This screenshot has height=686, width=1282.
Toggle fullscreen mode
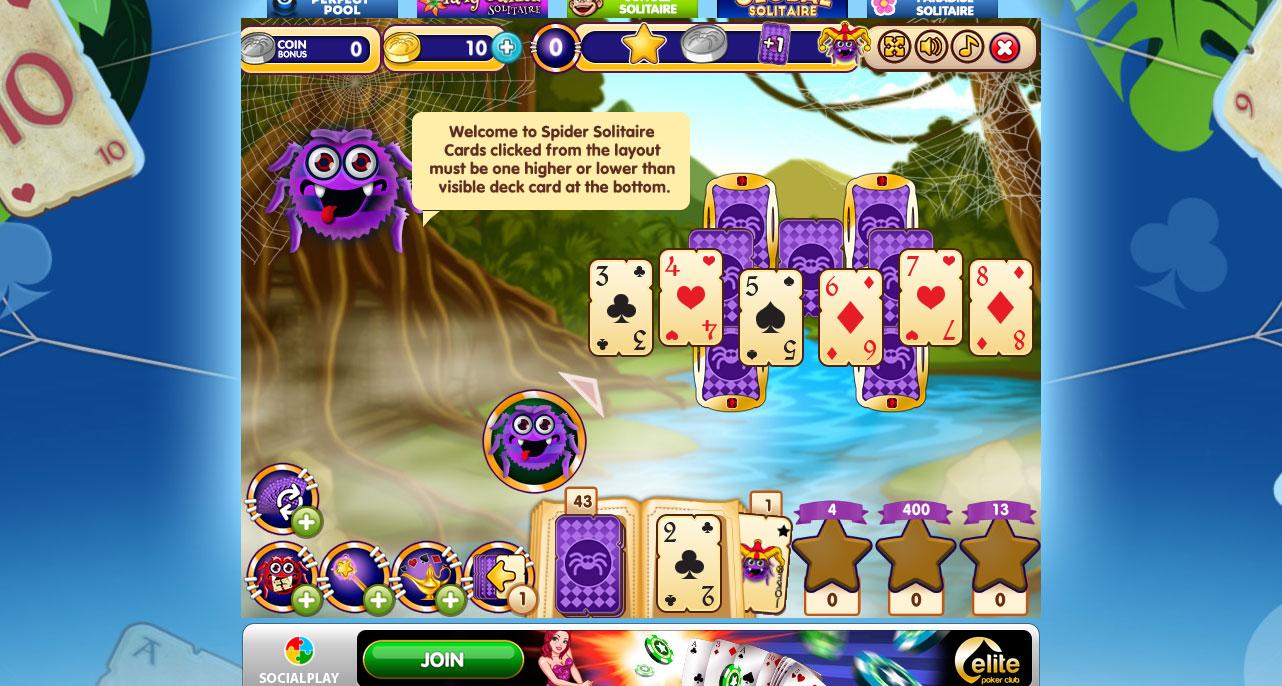894,47
